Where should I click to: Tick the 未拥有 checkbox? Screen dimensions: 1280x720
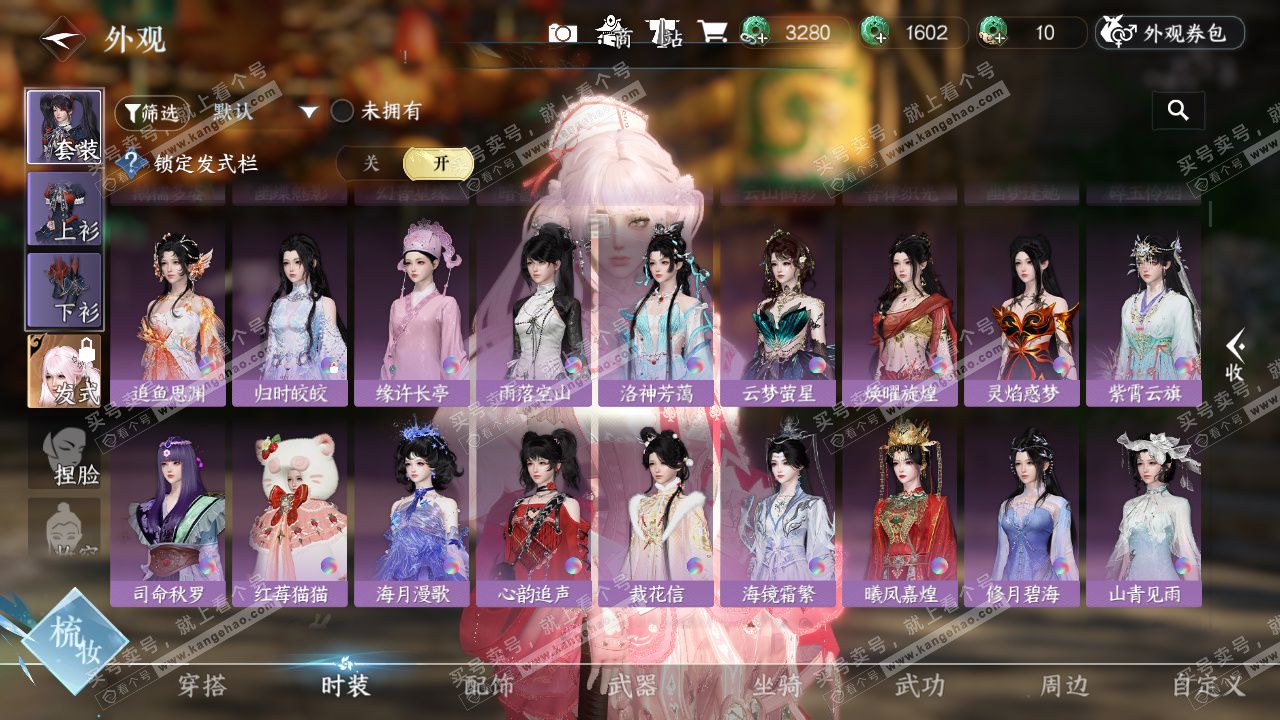343,111
